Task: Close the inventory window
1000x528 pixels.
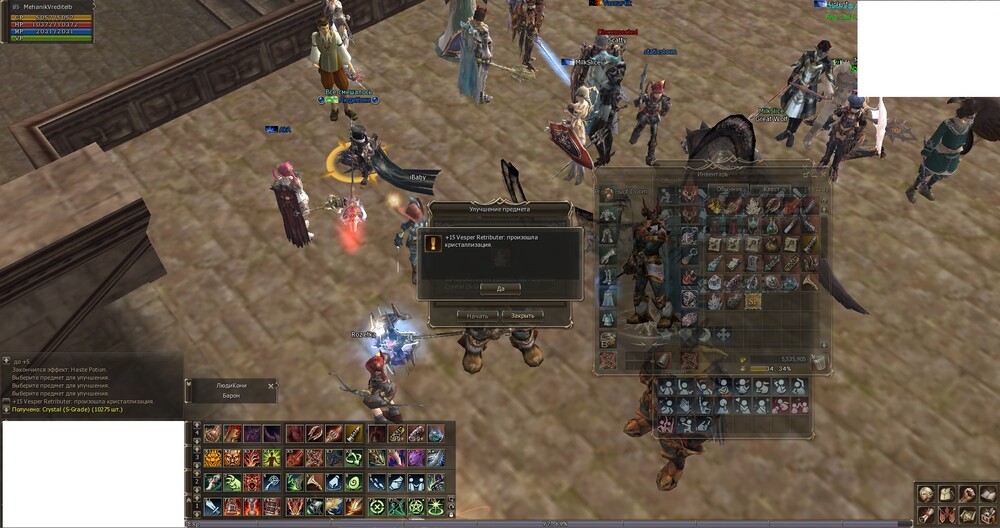Action: point(824,172)
